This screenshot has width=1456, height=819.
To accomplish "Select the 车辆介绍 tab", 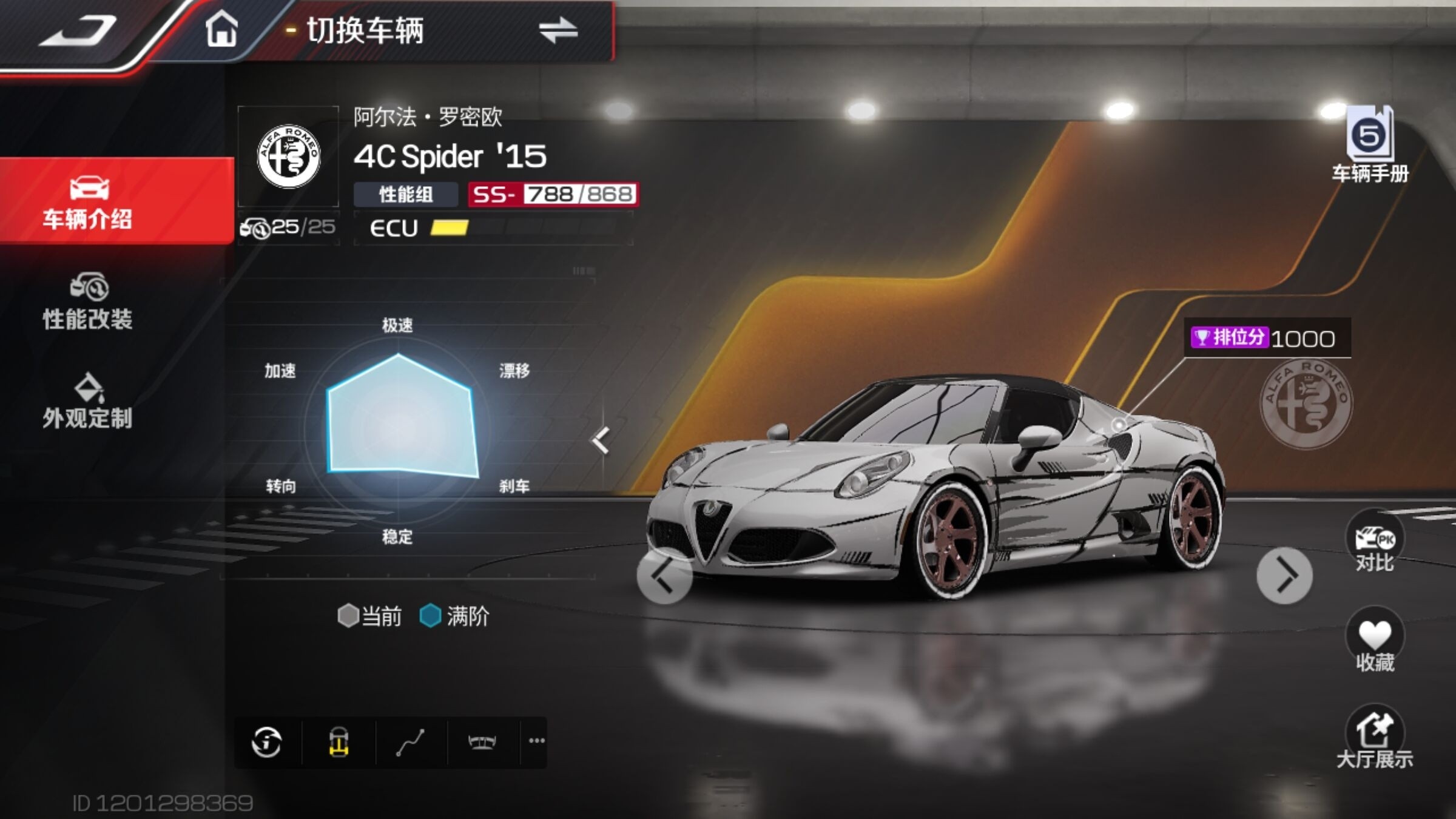I will click(x=88, y=202).
